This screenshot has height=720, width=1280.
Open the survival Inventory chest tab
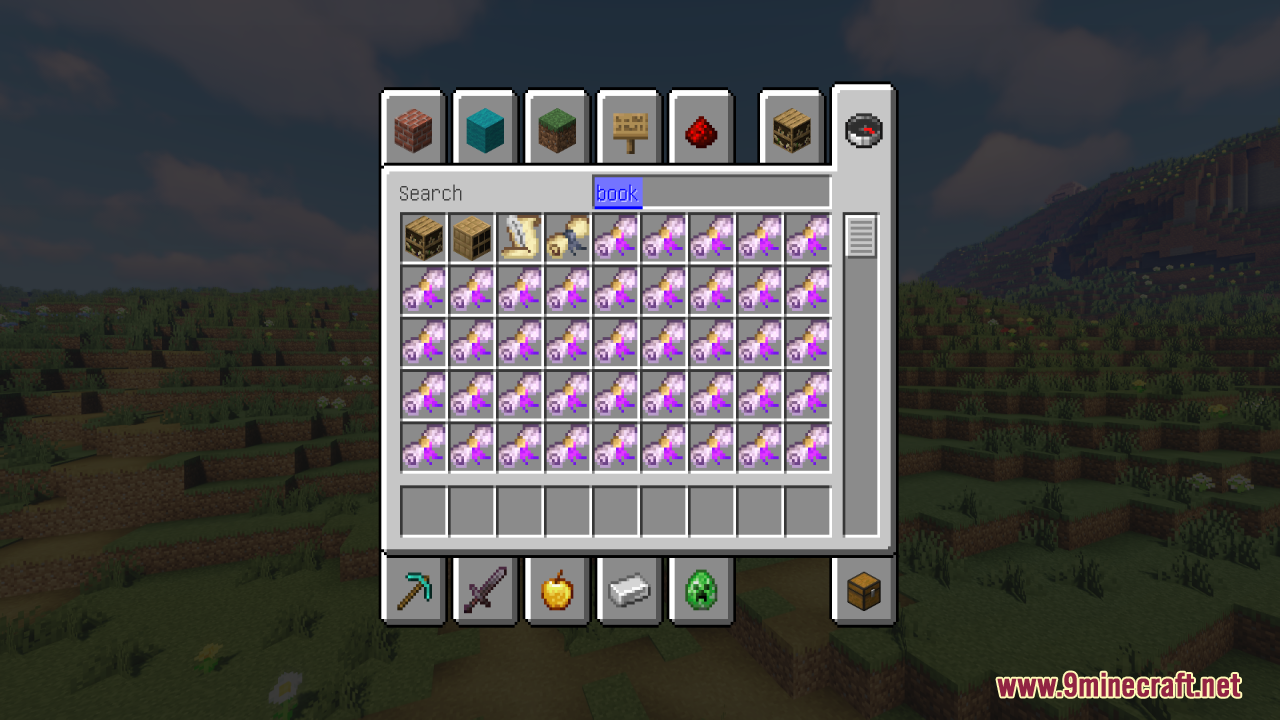tap(863, 590)
